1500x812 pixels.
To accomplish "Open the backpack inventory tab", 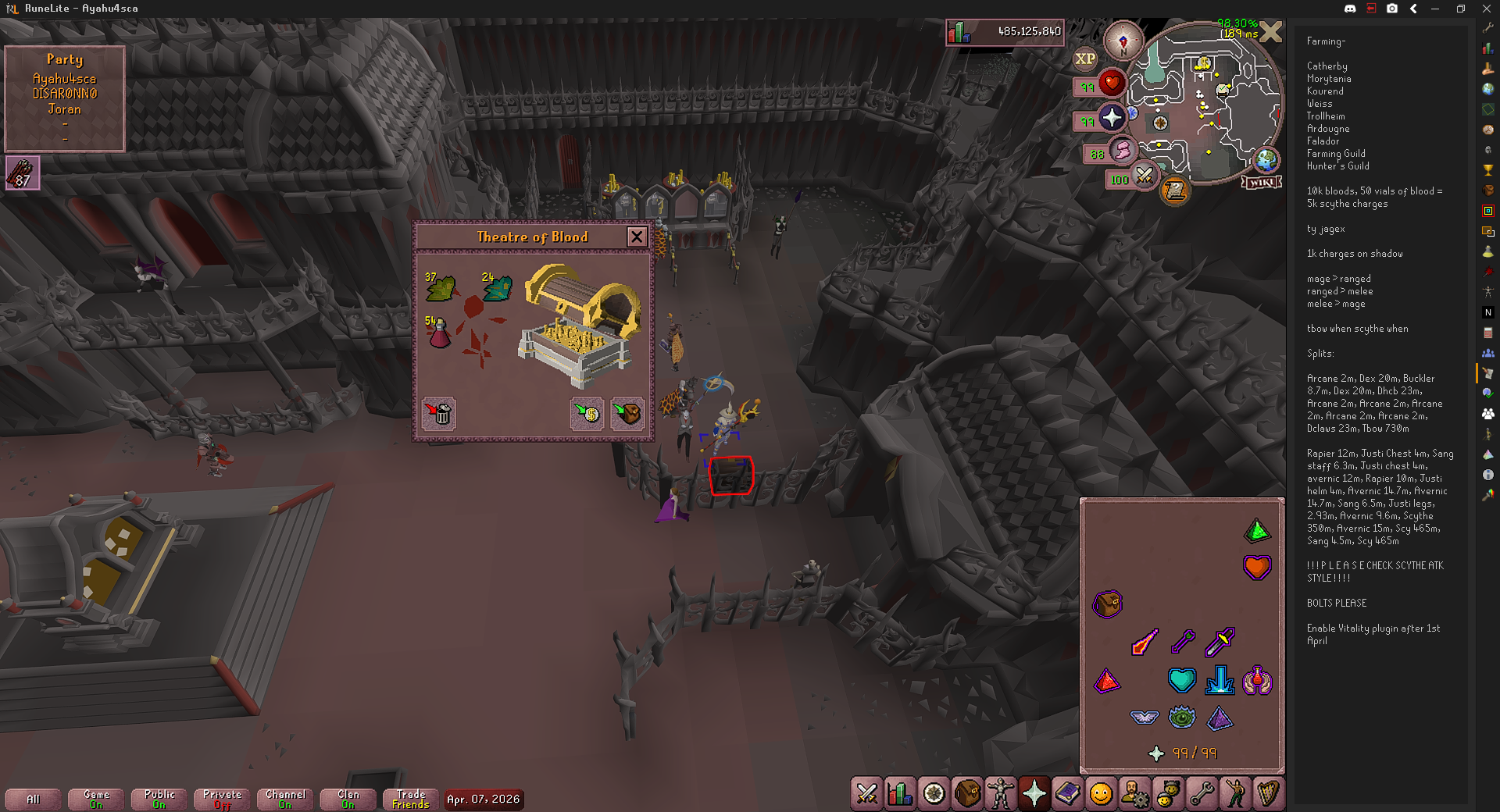I will click(x=967, y=794).
